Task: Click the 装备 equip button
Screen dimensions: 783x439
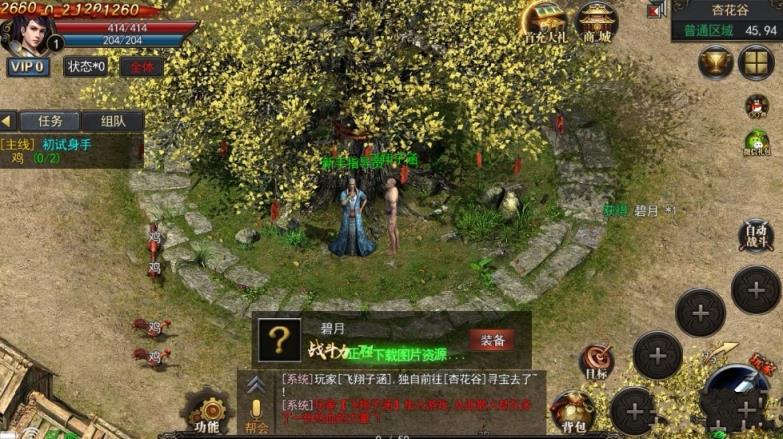Action: click(491, 340)
